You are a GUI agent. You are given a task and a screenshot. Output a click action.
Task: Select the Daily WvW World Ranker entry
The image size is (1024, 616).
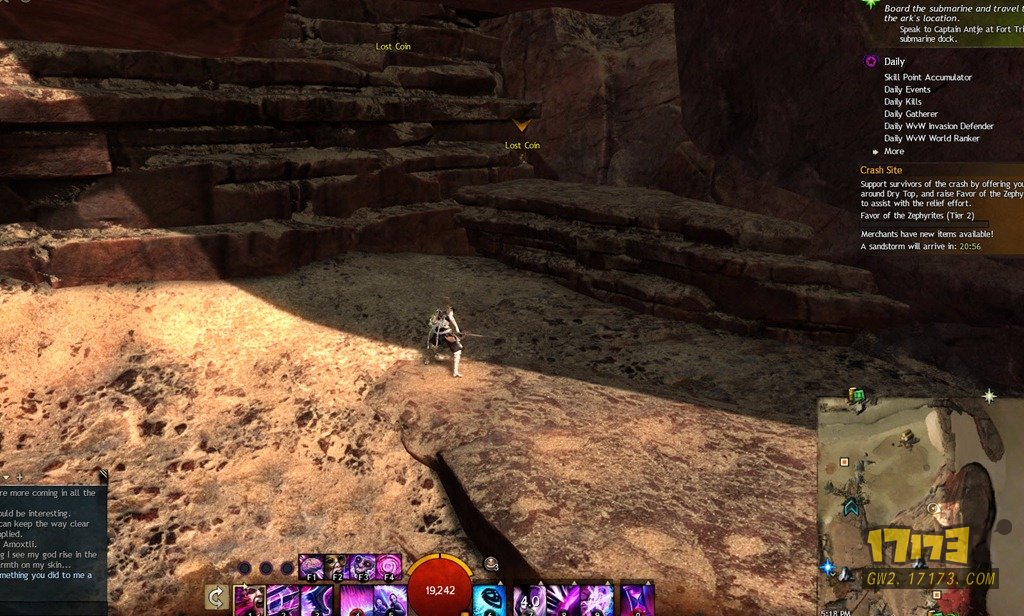click(931, 139)
